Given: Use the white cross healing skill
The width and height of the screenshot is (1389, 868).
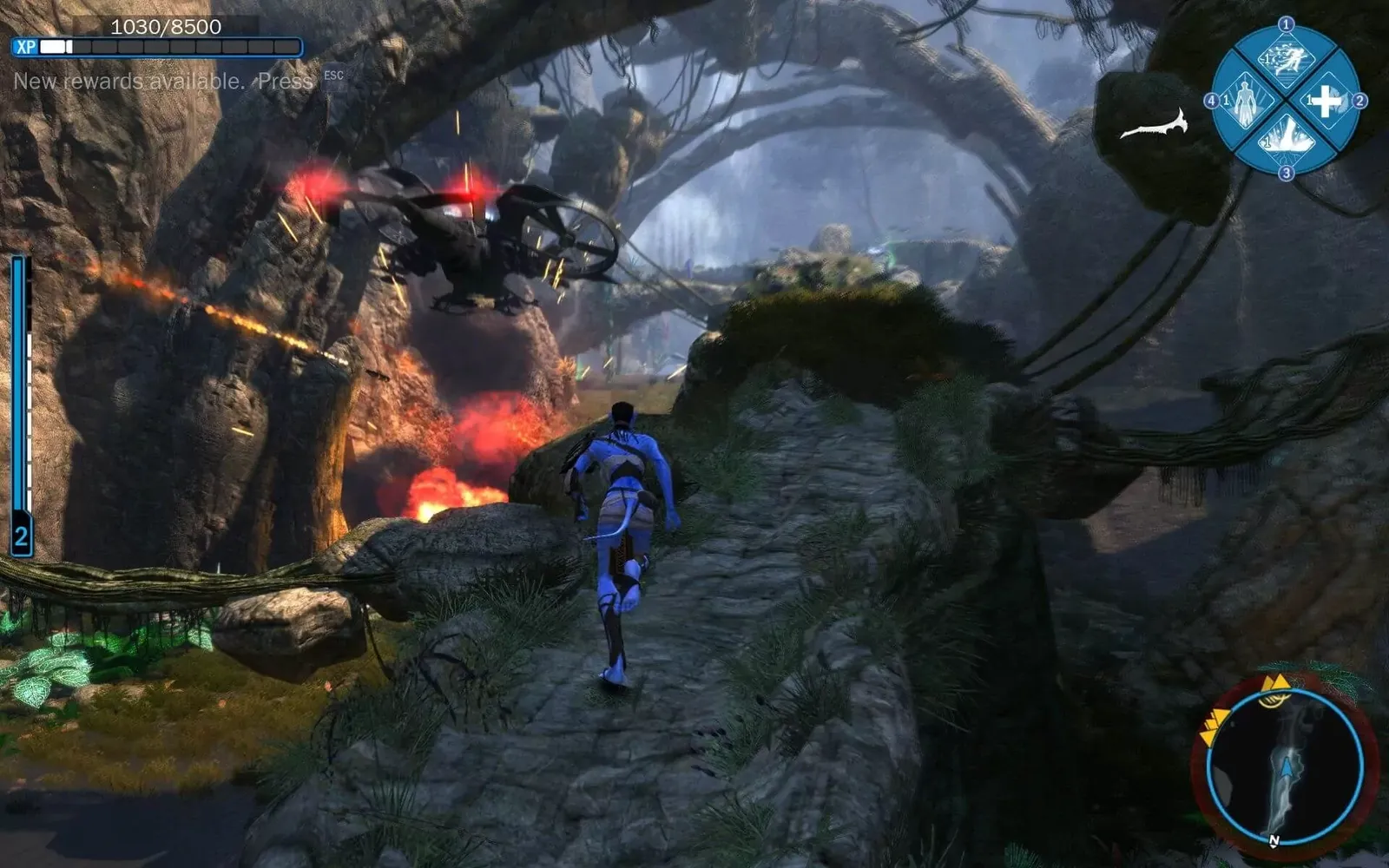Looking at the screenshot, I should pos(1325,102).
